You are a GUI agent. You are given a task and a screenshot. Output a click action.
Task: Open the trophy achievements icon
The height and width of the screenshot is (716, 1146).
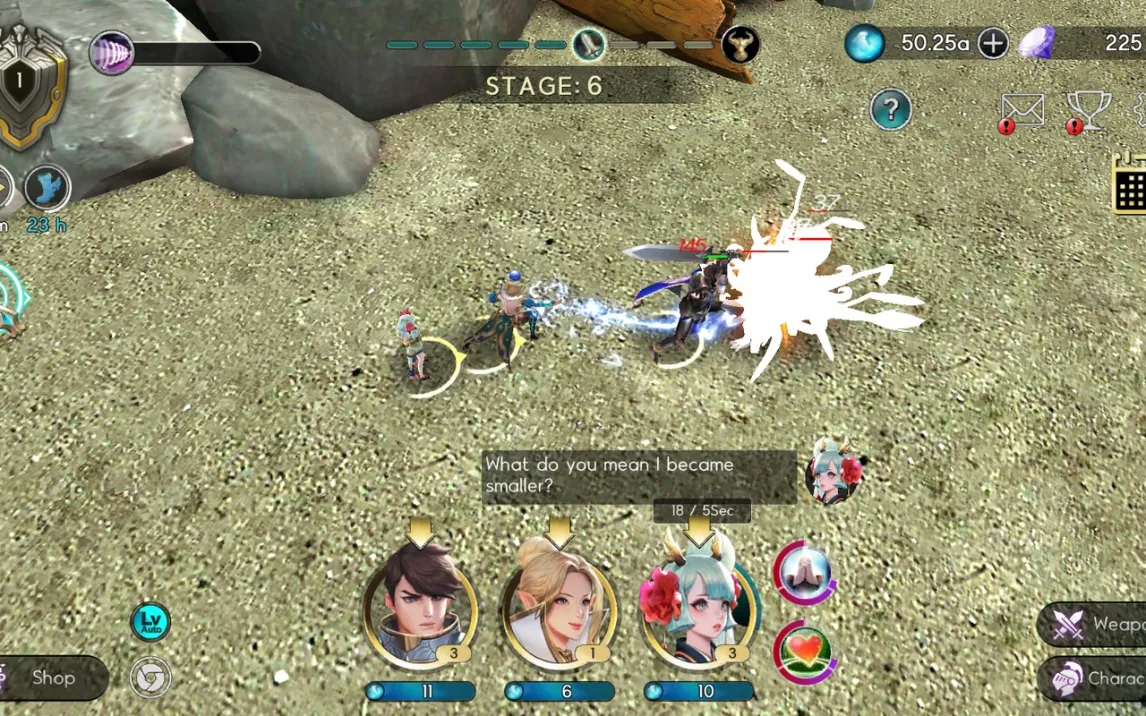(1088, 110)
